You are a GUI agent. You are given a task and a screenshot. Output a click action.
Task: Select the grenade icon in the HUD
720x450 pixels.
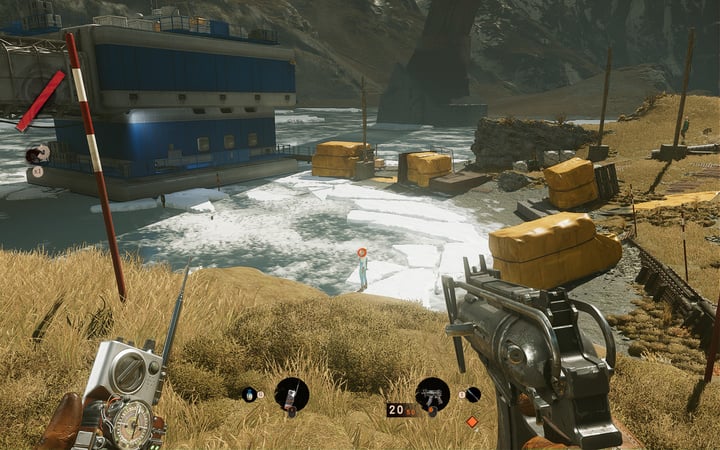point(249,394)
